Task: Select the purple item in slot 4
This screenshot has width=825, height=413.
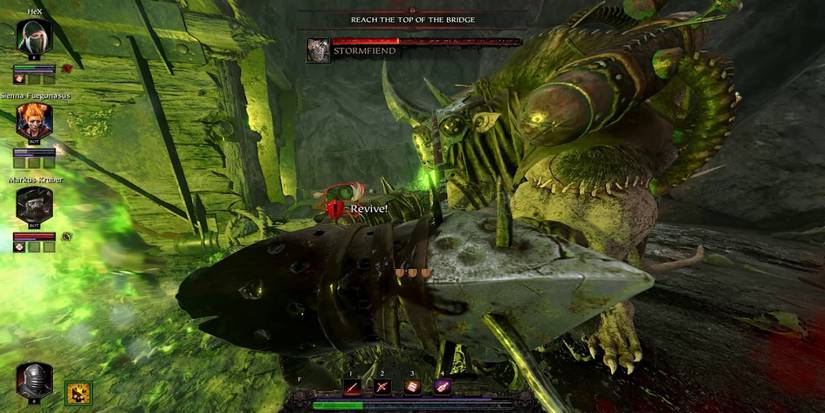Action: (441, 385)
